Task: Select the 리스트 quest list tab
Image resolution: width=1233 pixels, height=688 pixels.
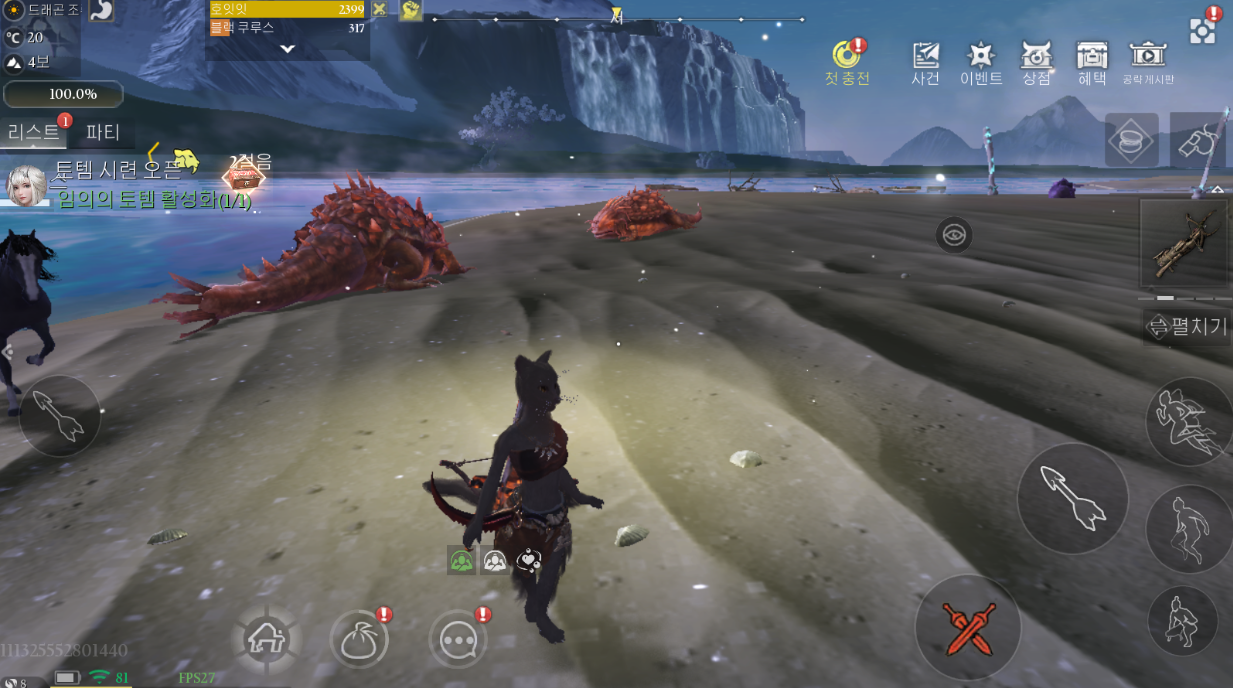Action: click(x=33, y=132)
